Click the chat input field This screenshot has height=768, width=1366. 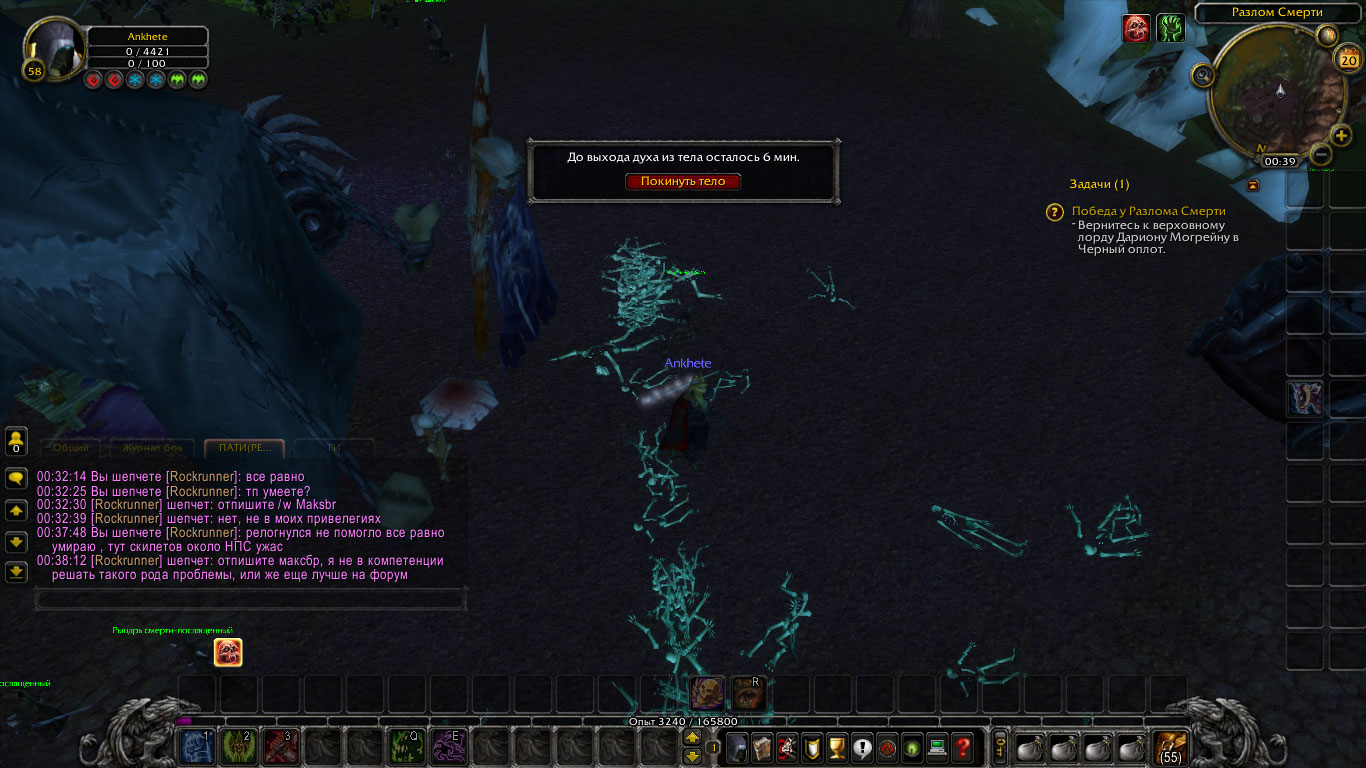pos(250,599)
